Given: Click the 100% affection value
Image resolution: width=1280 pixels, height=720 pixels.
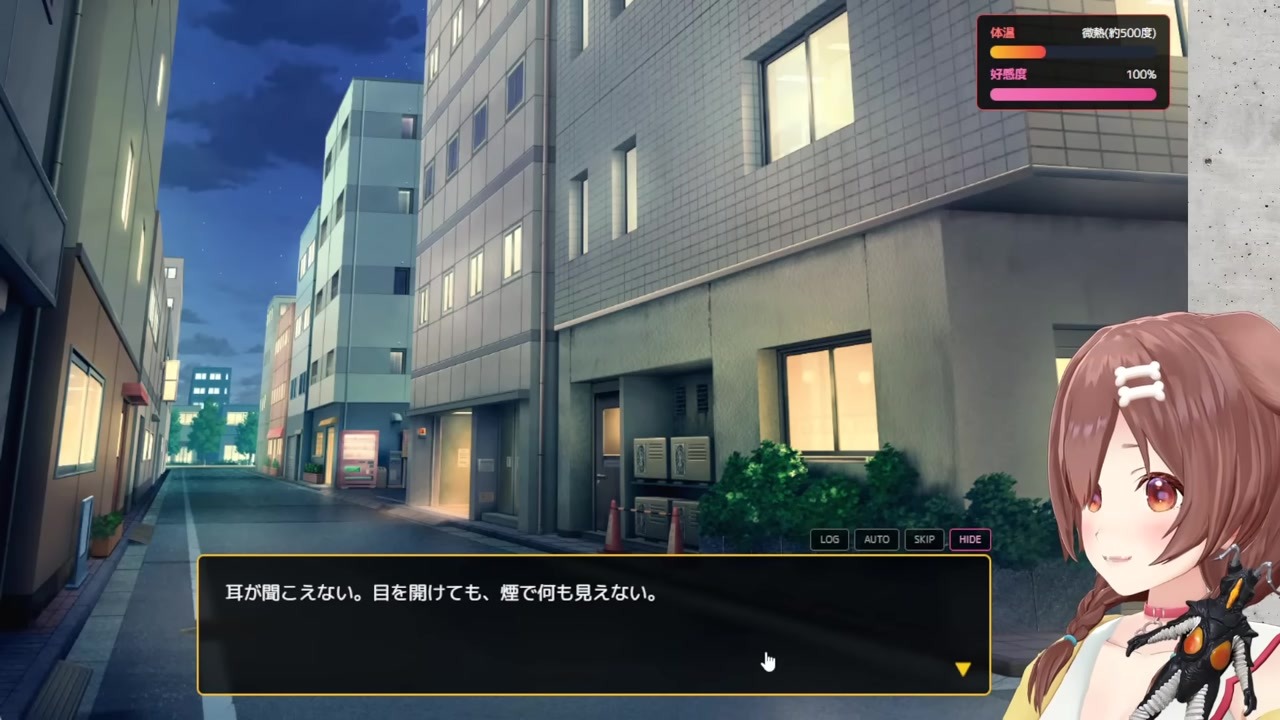Looking at the screenshot, I should click(x=1141, y=73).
